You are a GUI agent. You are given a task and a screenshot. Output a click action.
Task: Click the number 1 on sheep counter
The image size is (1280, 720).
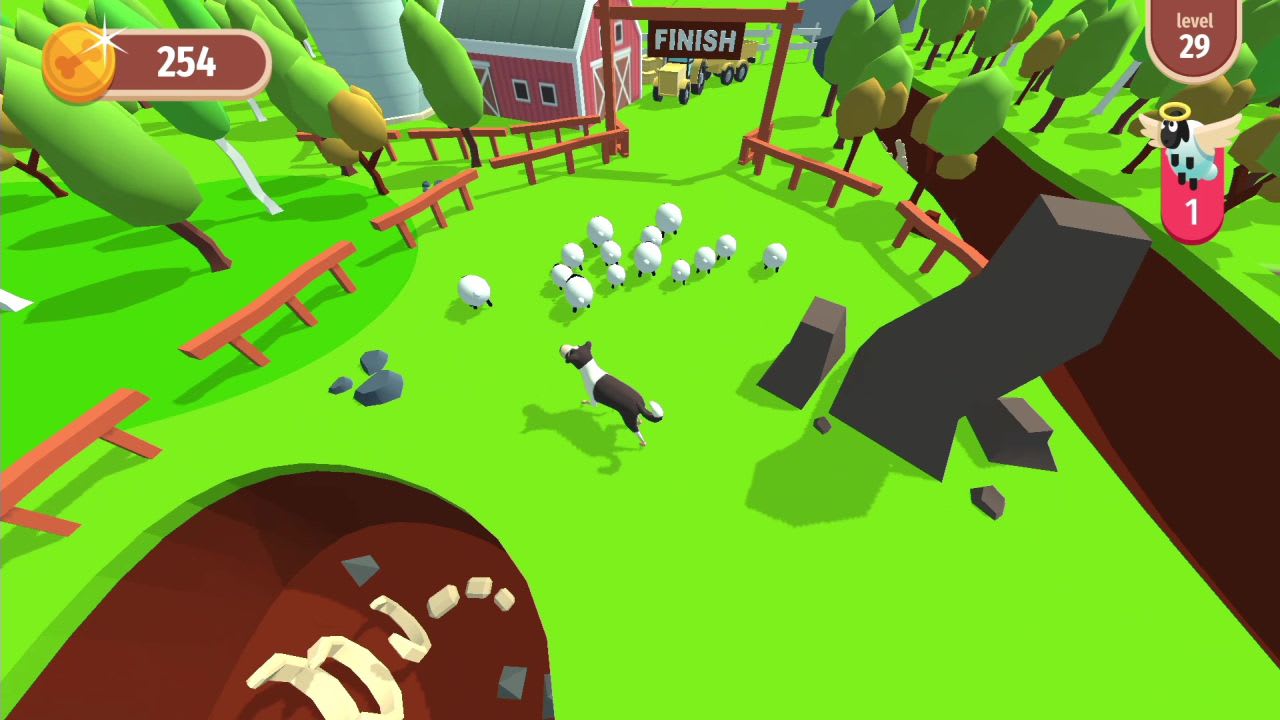click(1194, 208)
